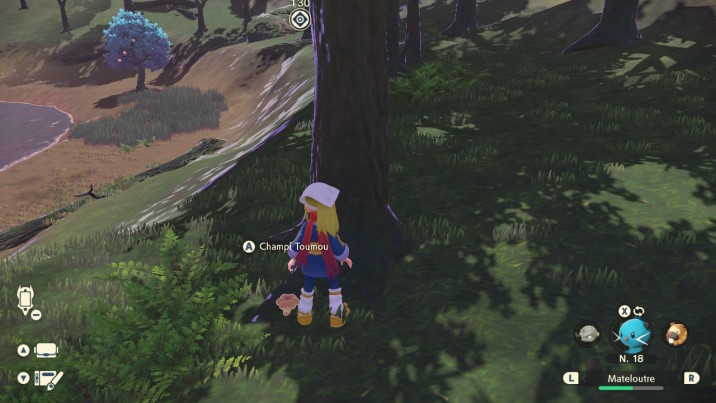Click the objective waypoint marker on the compass
716x403 pixels.
(x=299, y=19)
